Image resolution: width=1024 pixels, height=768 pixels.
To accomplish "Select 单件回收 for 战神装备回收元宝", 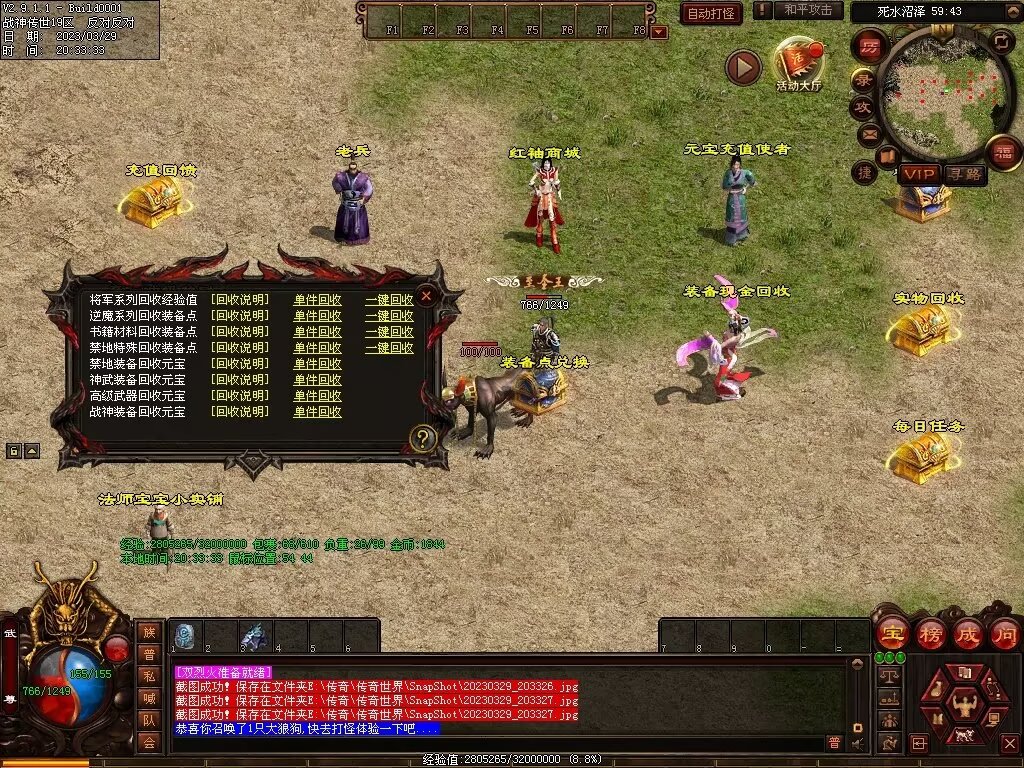I will point(317,412).
